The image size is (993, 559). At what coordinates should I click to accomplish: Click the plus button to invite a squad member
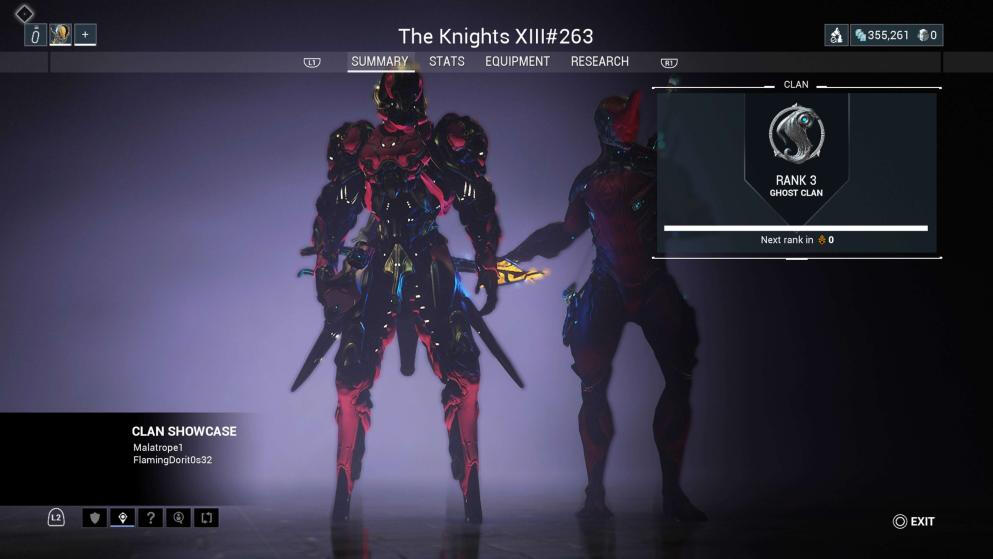(85, 35)
